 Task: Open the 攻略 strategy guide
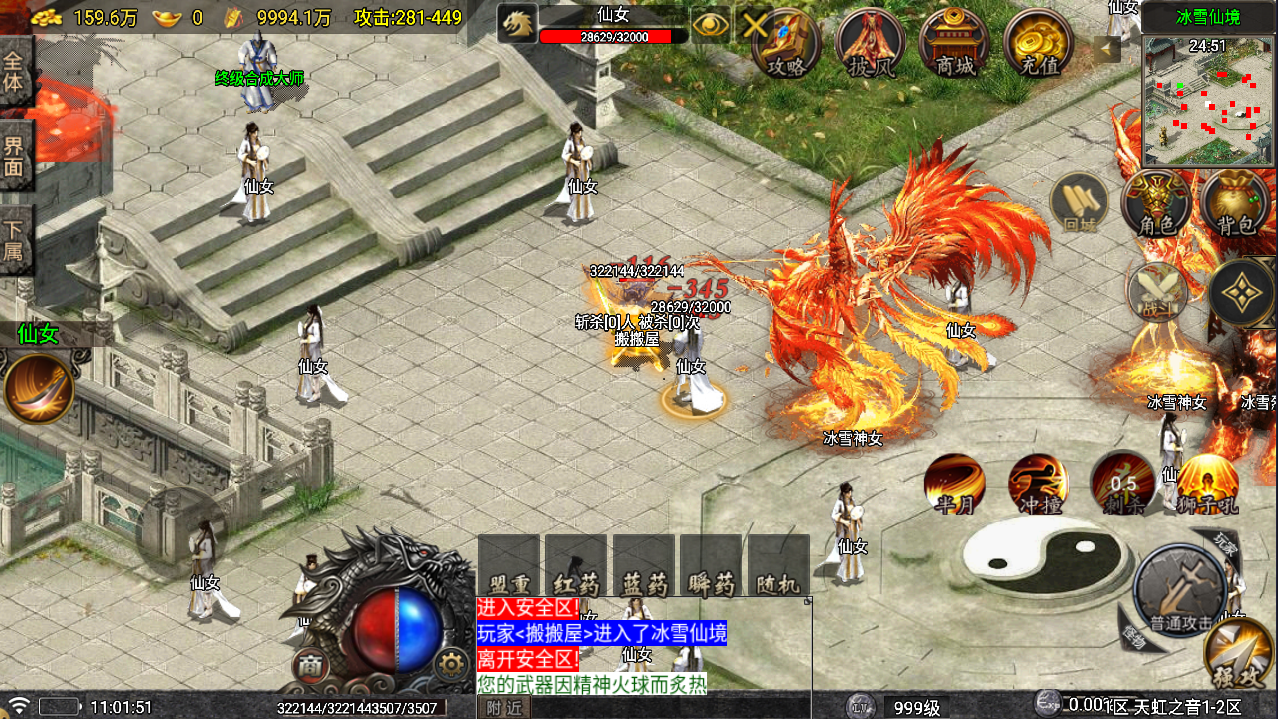click(x=786, y=42)
